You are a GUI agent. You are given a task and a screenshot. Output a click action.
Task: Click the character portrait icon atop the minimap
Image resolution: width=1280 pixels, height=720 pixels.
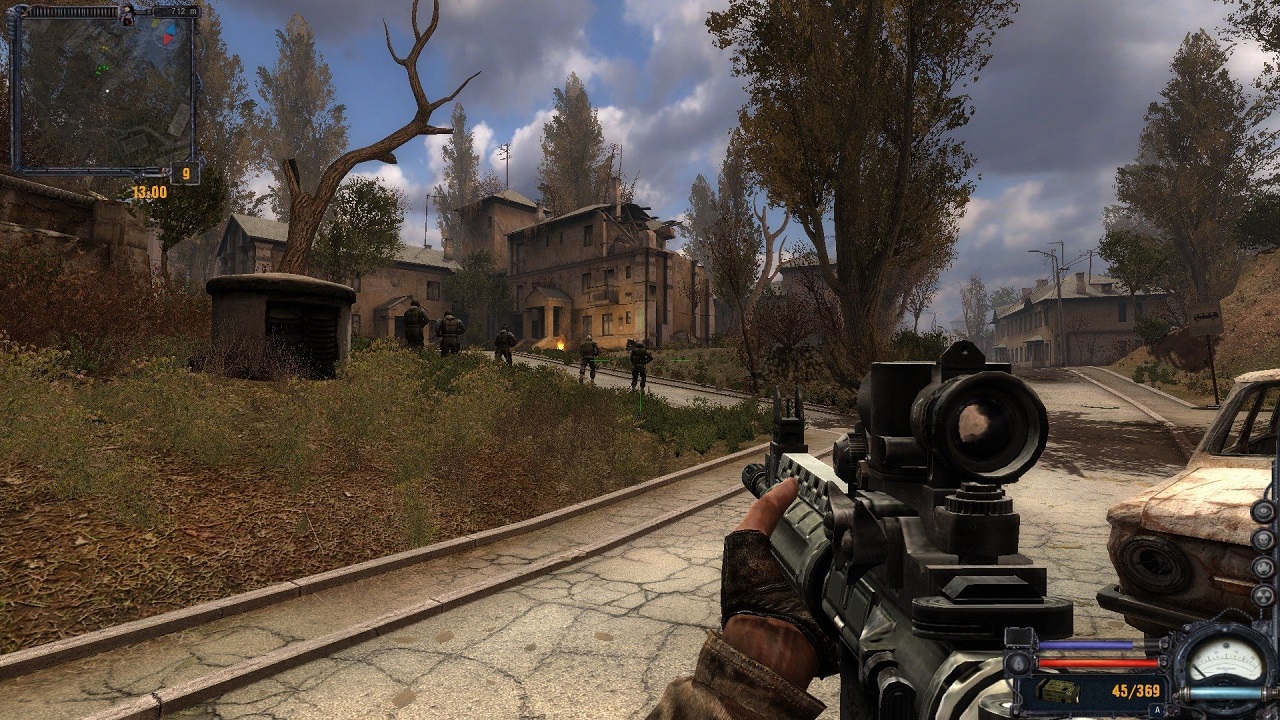(x=126, y=15)
